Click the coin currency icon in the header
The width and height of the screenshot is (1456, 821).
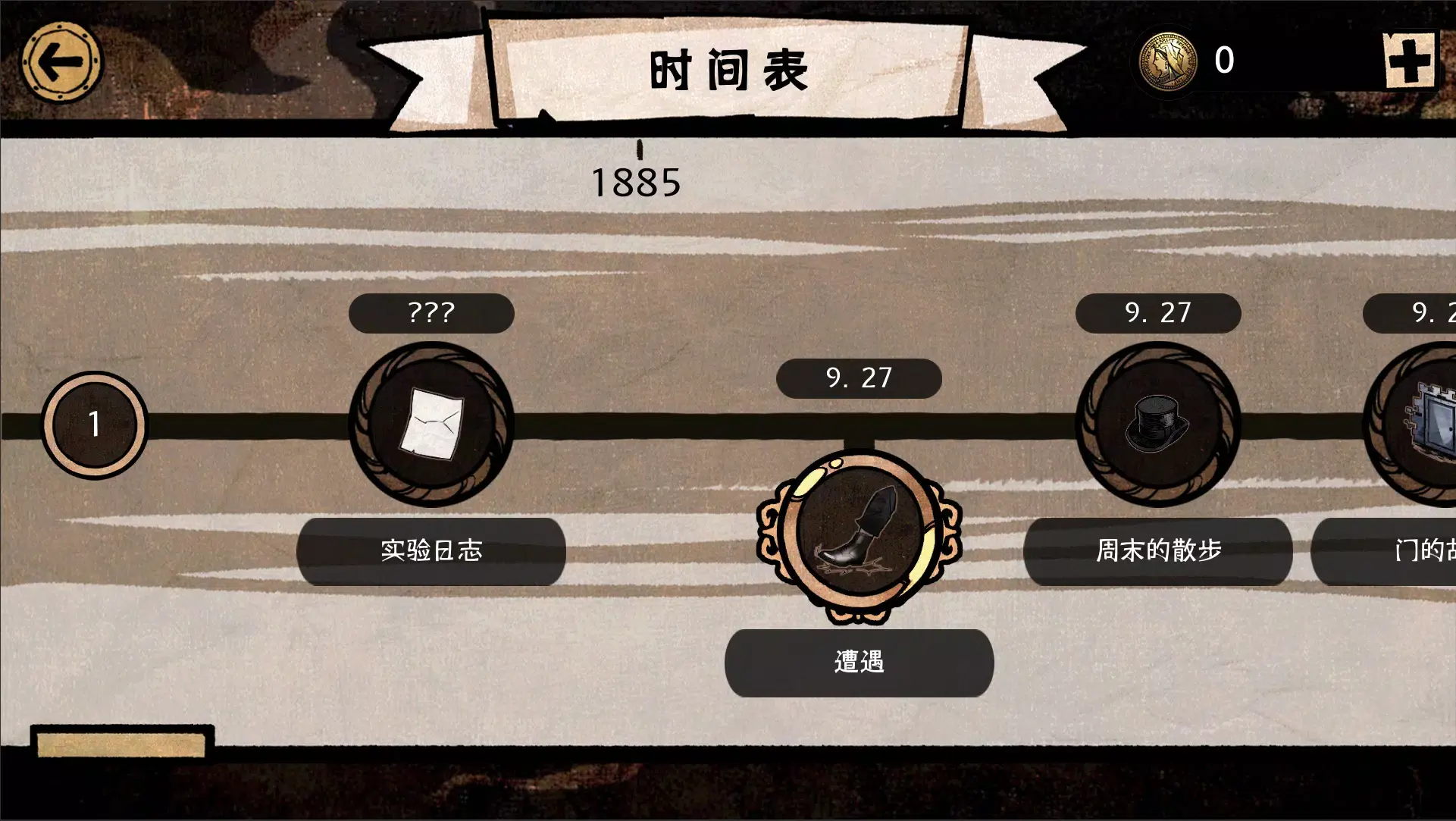(x=1167, y=61)
